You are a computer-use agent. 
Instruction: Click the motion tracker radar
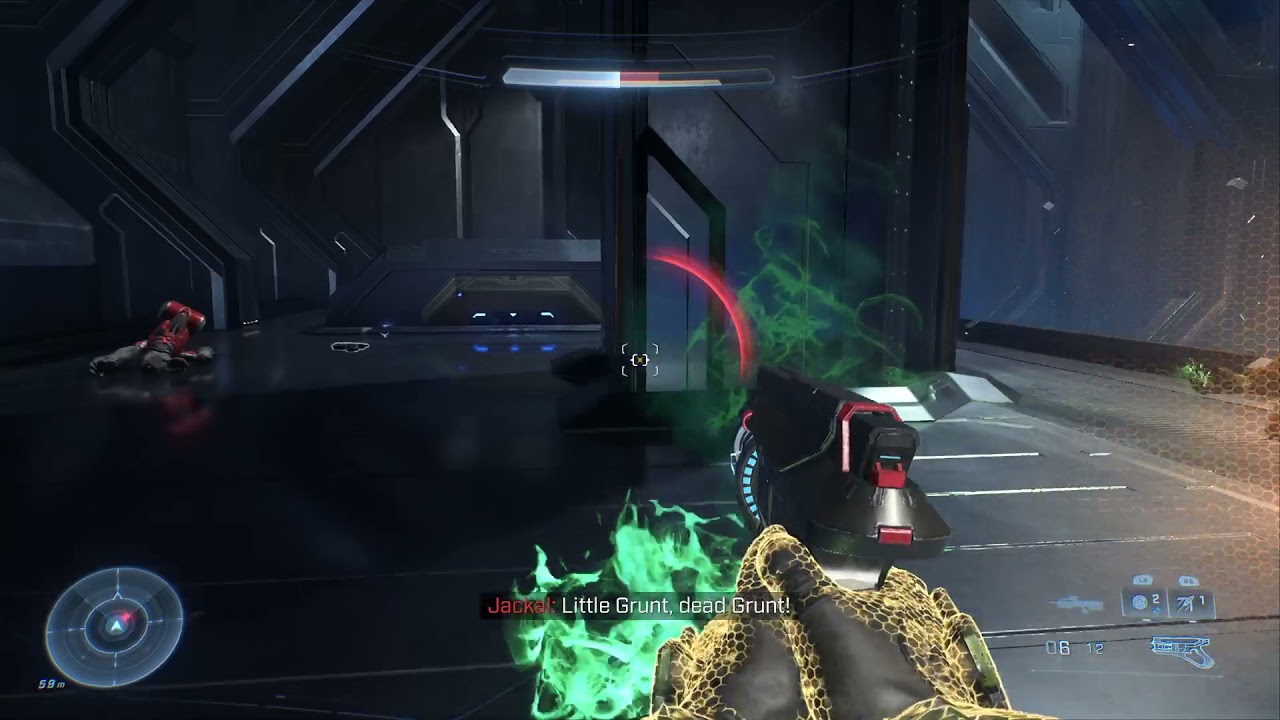pyautogui.click(x=114, y=626)
